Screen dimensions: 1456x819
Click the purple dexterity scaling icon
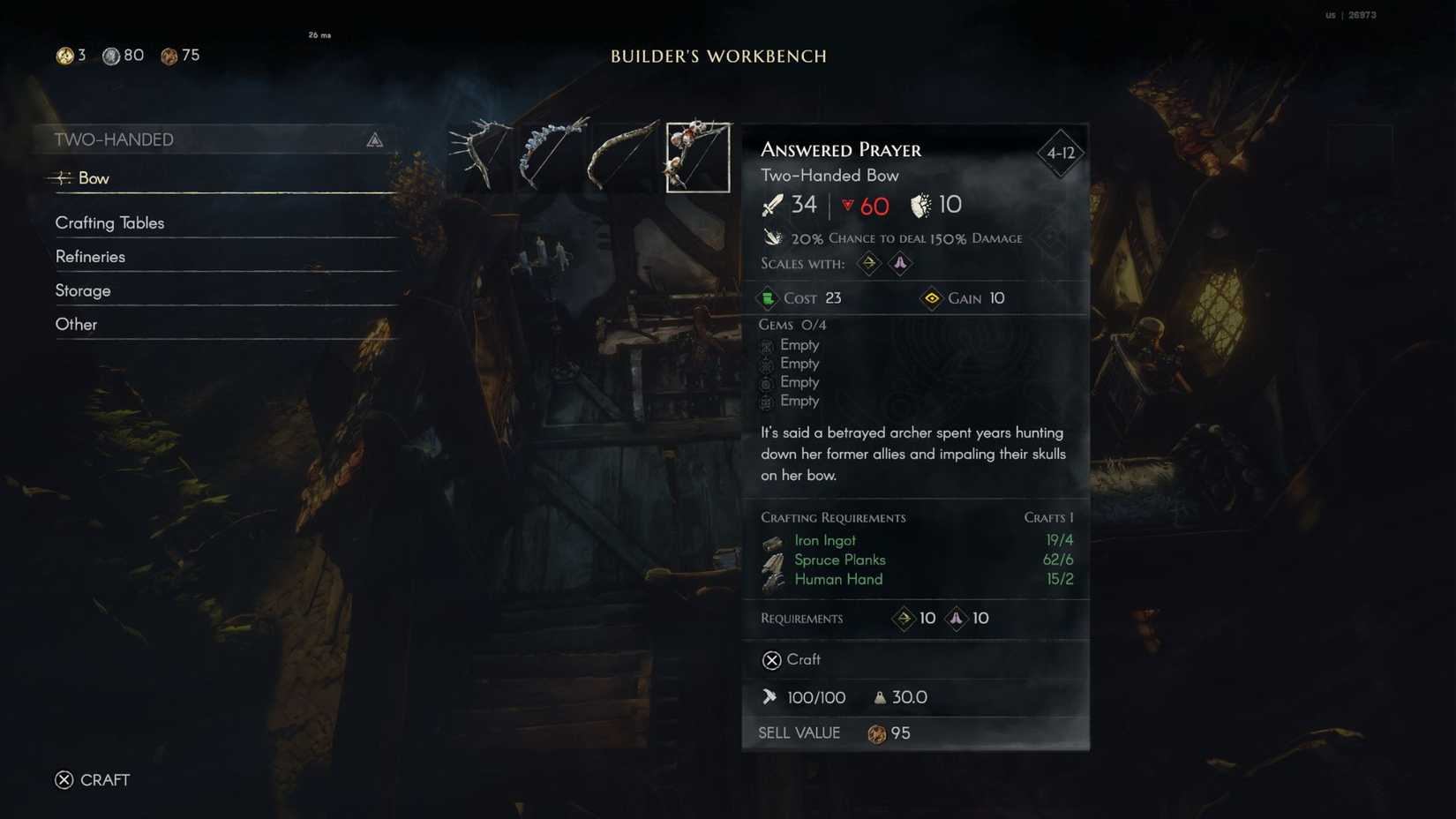(900, 263)
